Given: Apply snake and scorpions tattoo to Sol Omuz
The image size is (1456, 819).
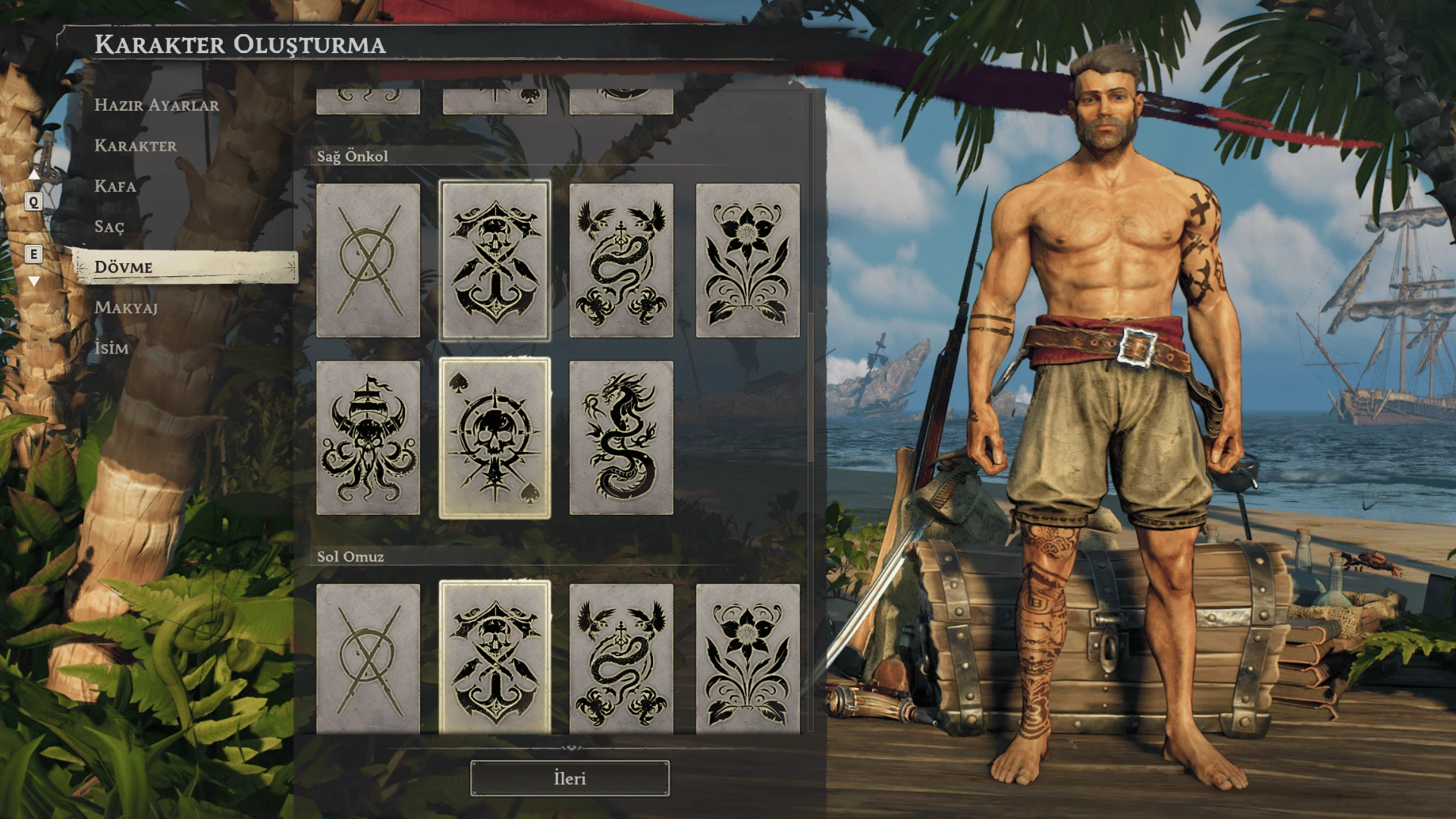Looking at the screenshot, I should (x=621, y=658).
